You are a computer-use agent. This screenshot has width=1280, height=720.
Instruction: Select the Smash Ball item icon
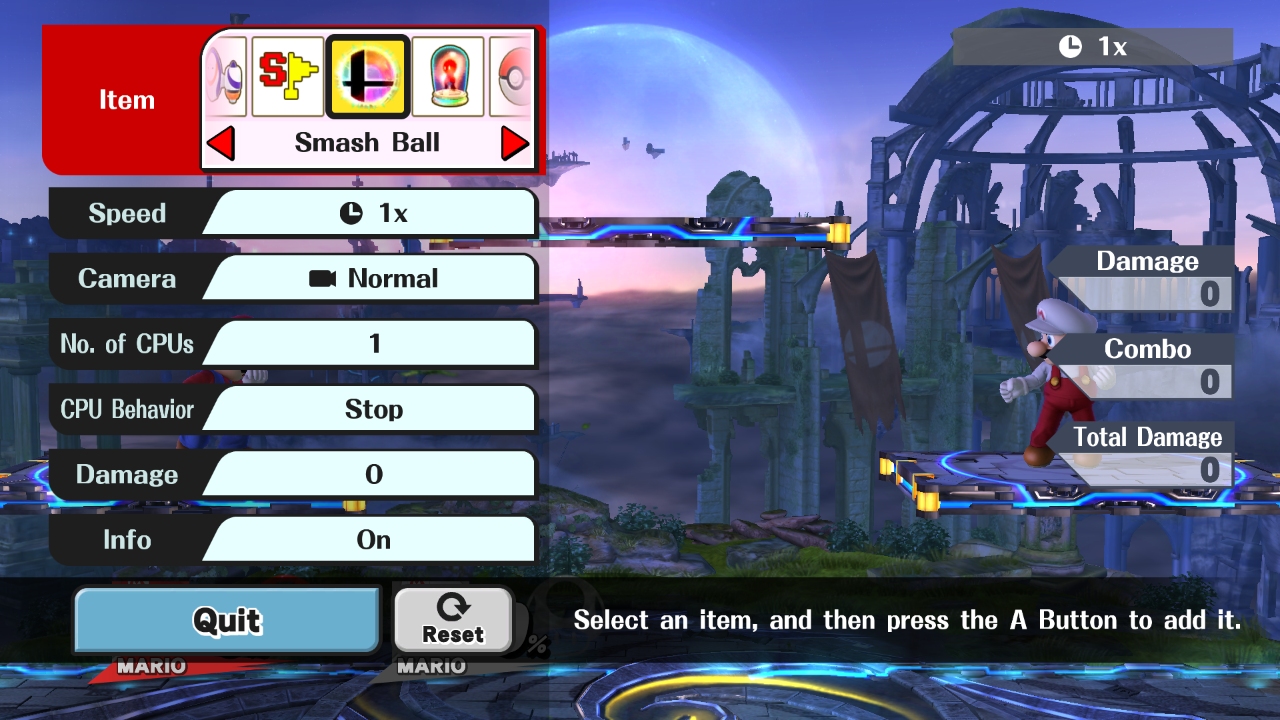pos(368,77)
